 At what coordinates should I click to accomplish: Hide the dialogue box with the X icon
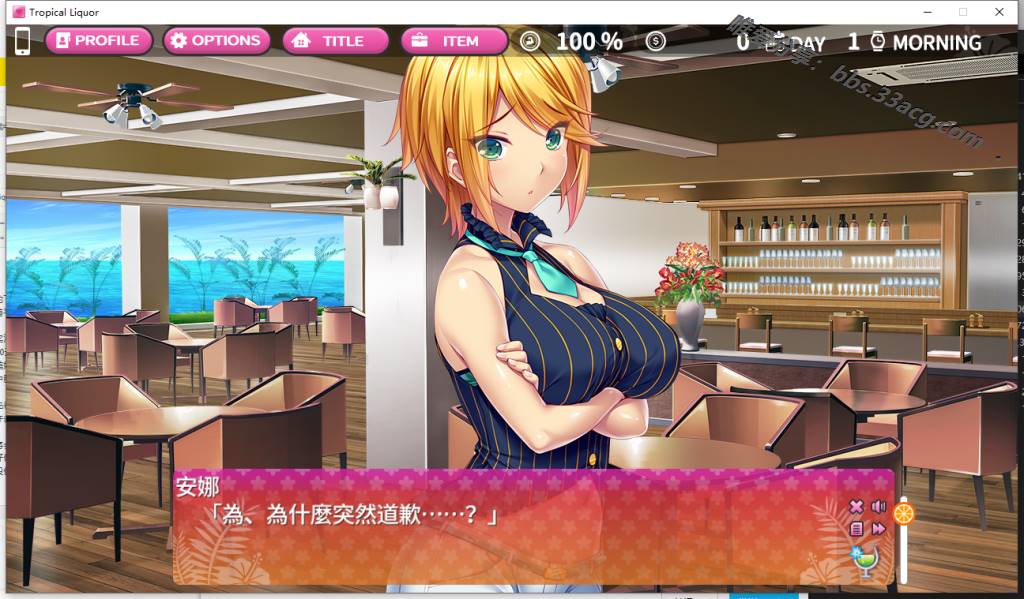pos(856,507)
